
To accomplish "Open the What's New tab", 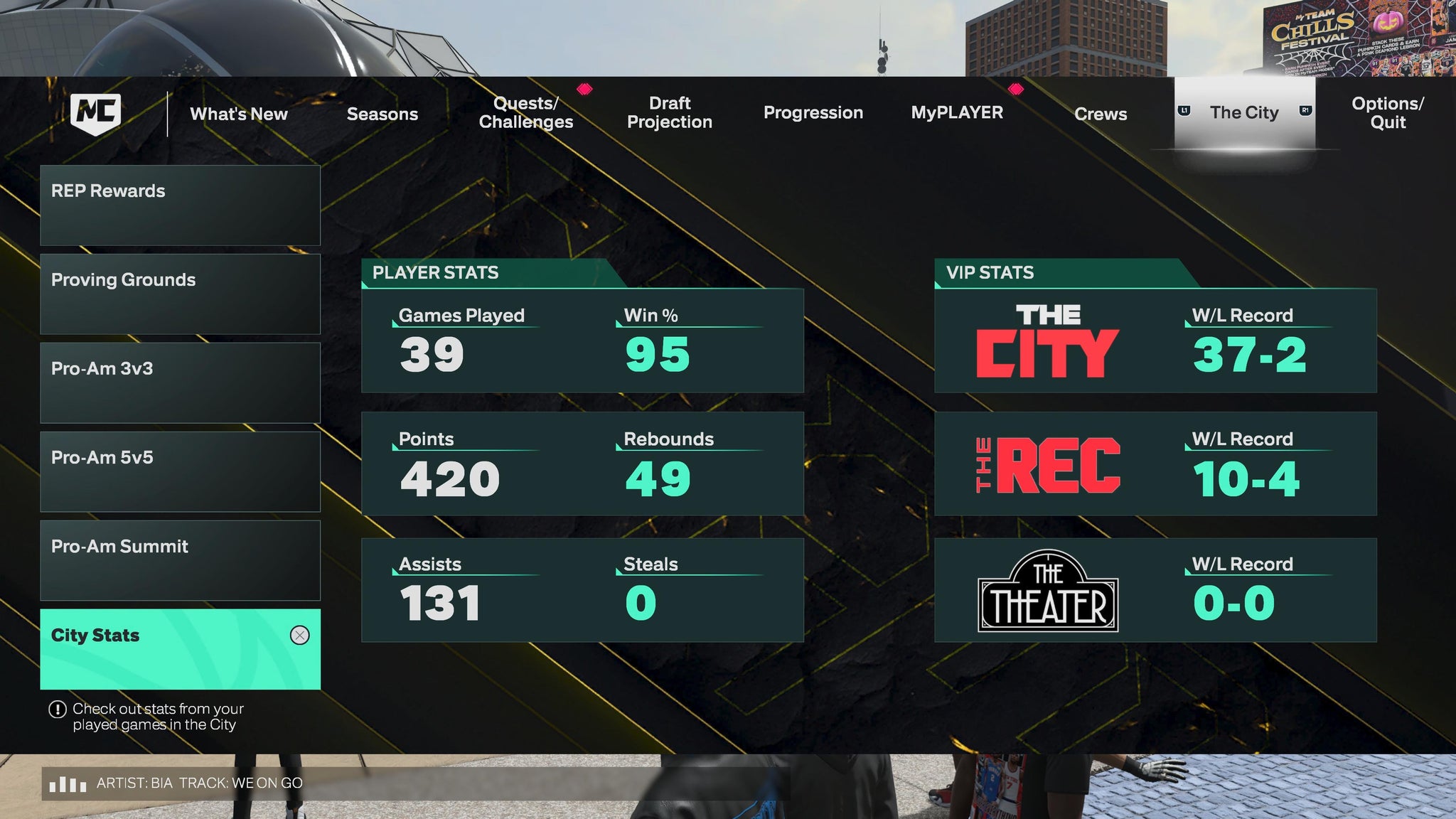I will (239, 114).
